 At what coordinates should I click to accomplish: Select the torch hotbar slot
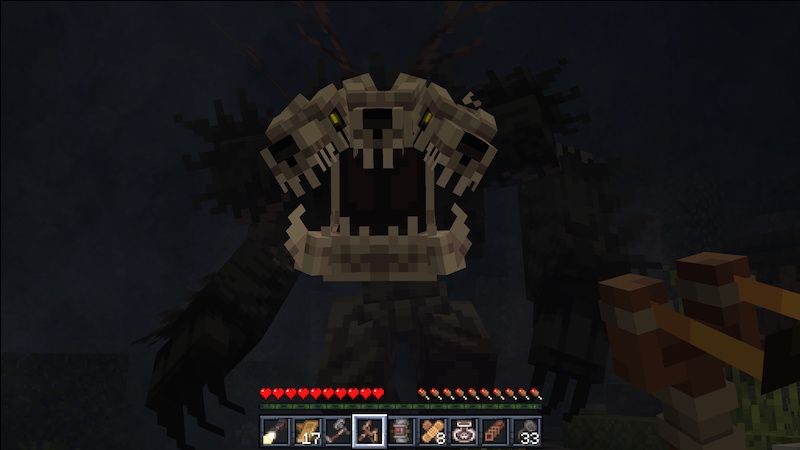click(x=275, y=431)
